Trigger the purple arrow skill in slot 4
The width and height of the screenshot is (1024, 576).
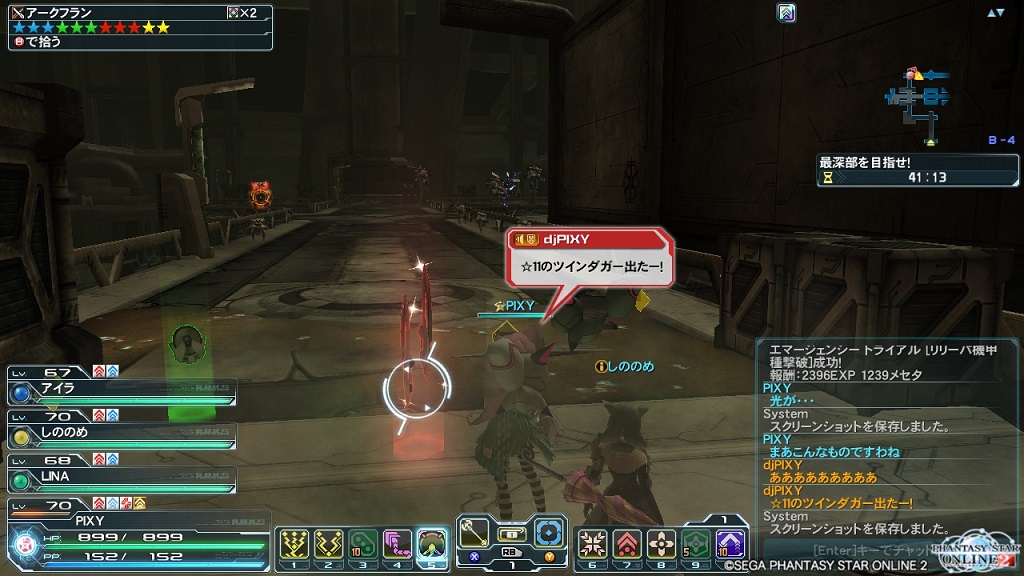397,543
